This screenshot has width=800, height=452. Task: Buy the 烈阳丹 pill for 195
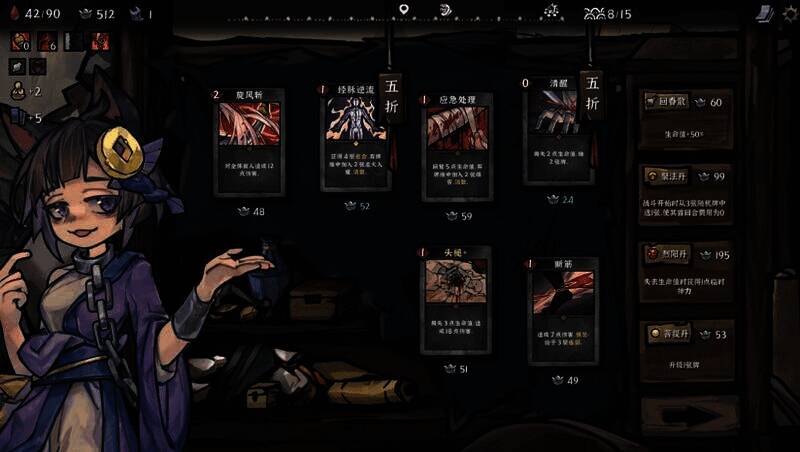click(686, 270)
